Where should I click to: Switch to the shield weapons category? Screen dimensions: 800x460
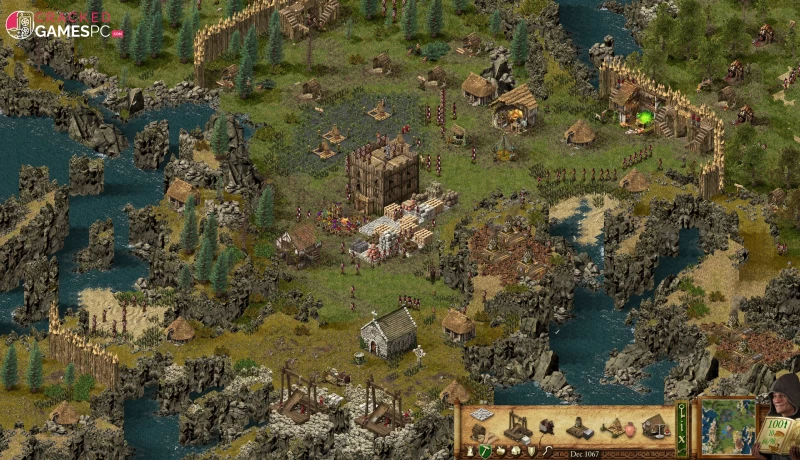(x=531, y=451)
